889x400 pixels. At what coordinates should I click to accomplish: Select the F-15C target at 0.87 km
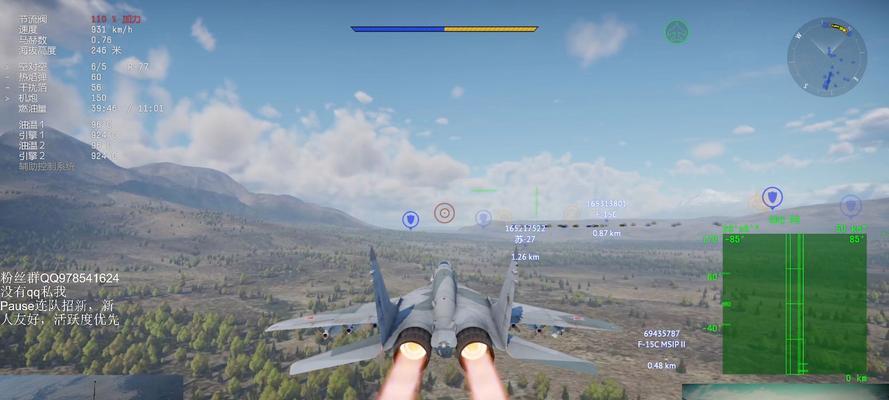[606, 214]
